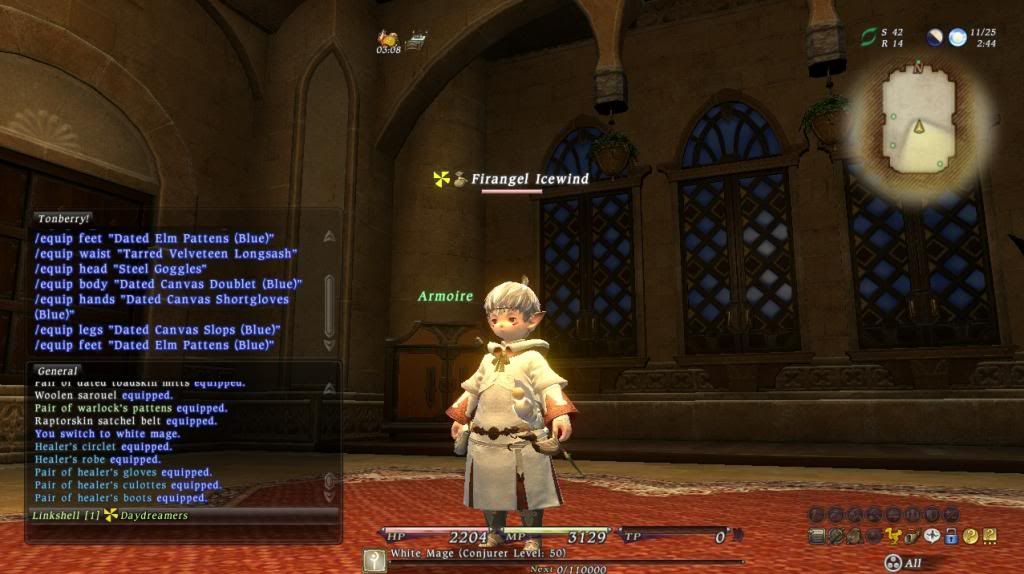Open the journal icon beside the timer
Viewport: 1024px width, 574px height.
coord(416,41)
